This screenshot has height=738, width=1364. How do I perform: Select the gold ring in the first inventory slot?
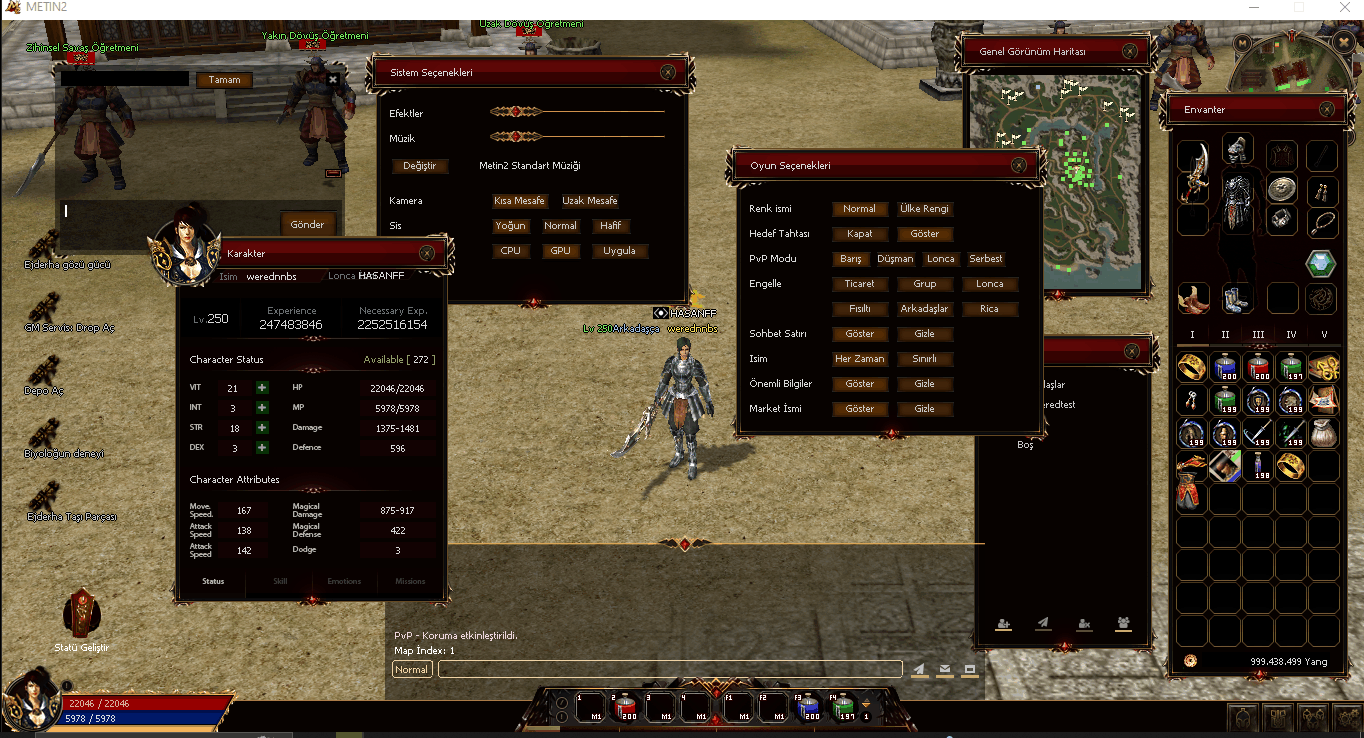[x=1190, y=367]
